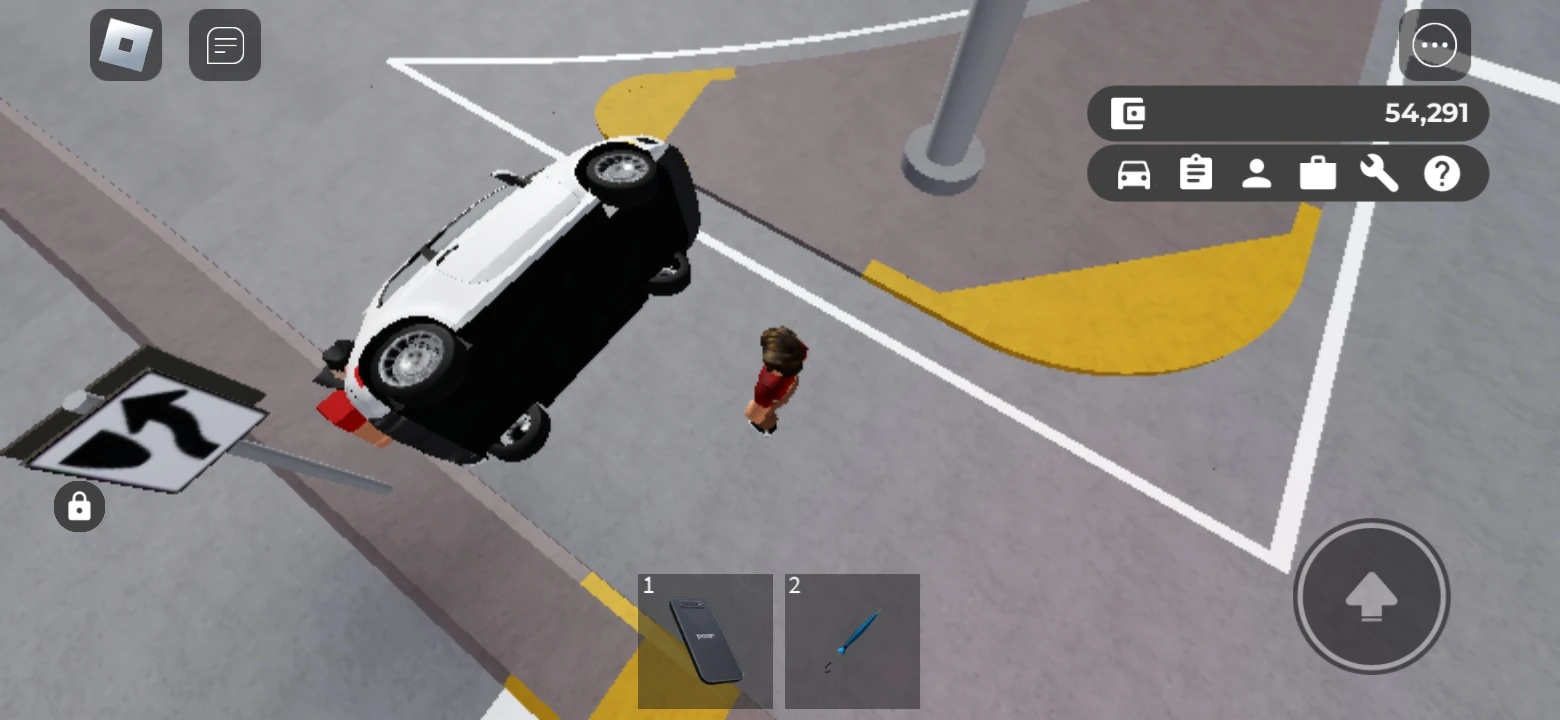Equip the blue umbrella in hotbar slot 2

coord(851,641)
